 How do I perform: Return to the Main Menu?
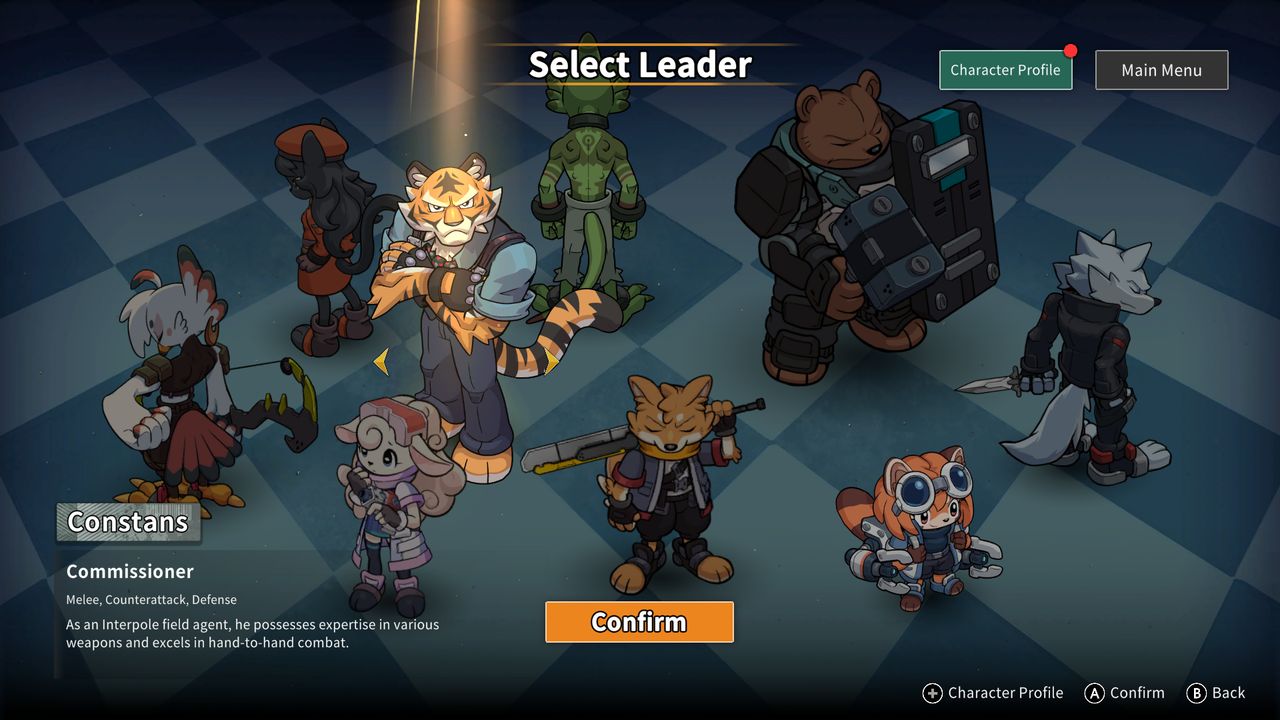1161,70
